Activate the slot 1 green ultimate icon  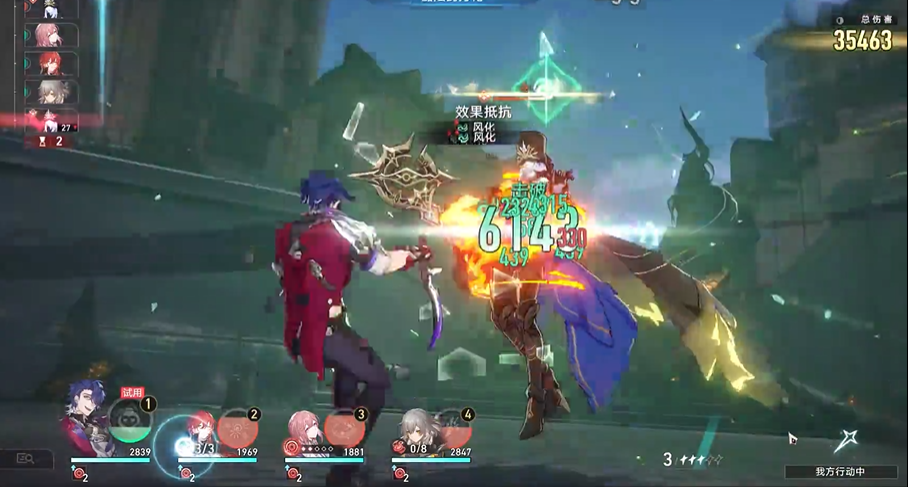(x=131, y=422)
